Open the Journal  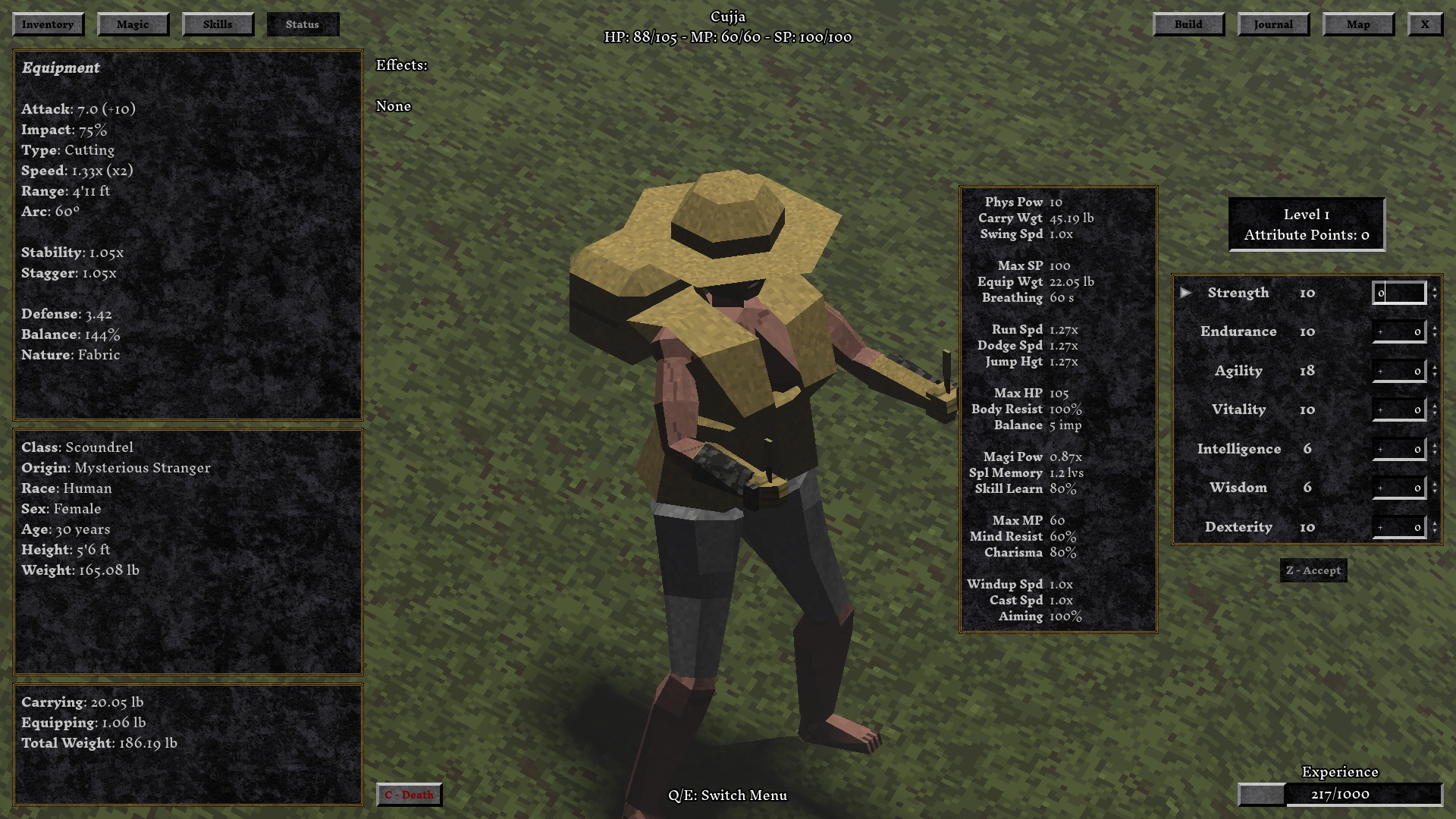point(1273,24)
